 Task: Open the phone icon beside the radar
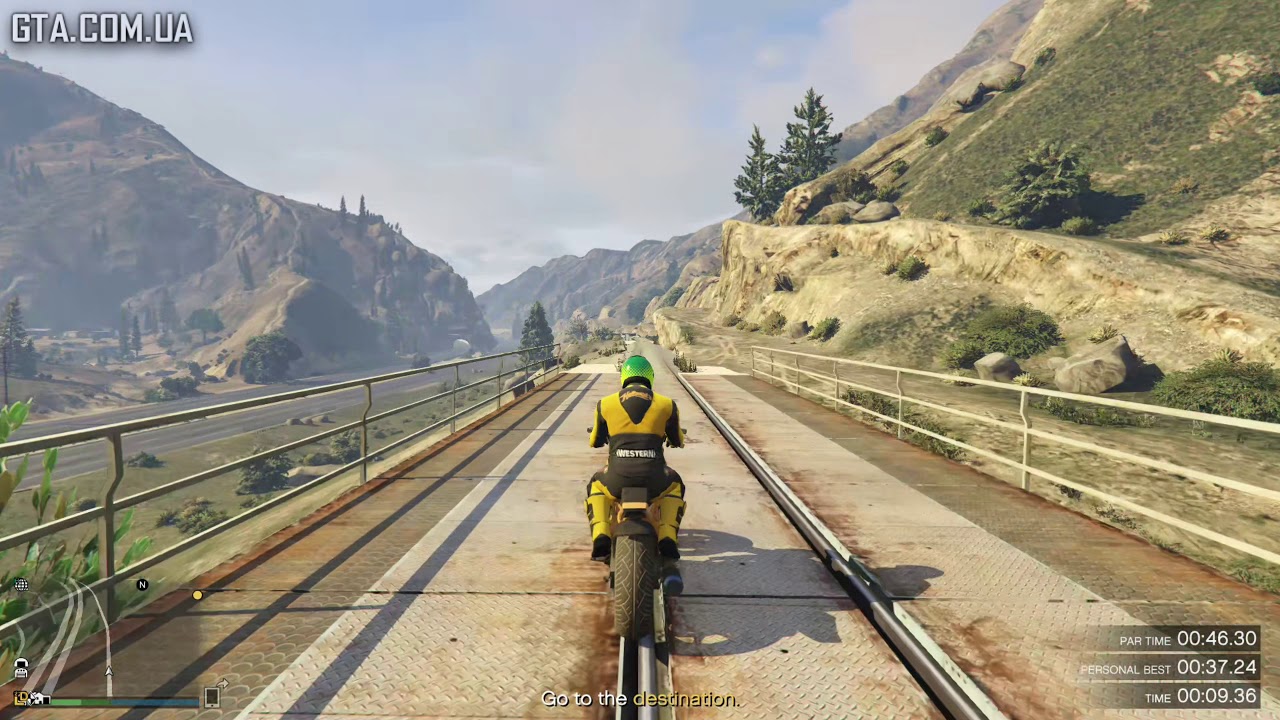click(x=212, y=697)
